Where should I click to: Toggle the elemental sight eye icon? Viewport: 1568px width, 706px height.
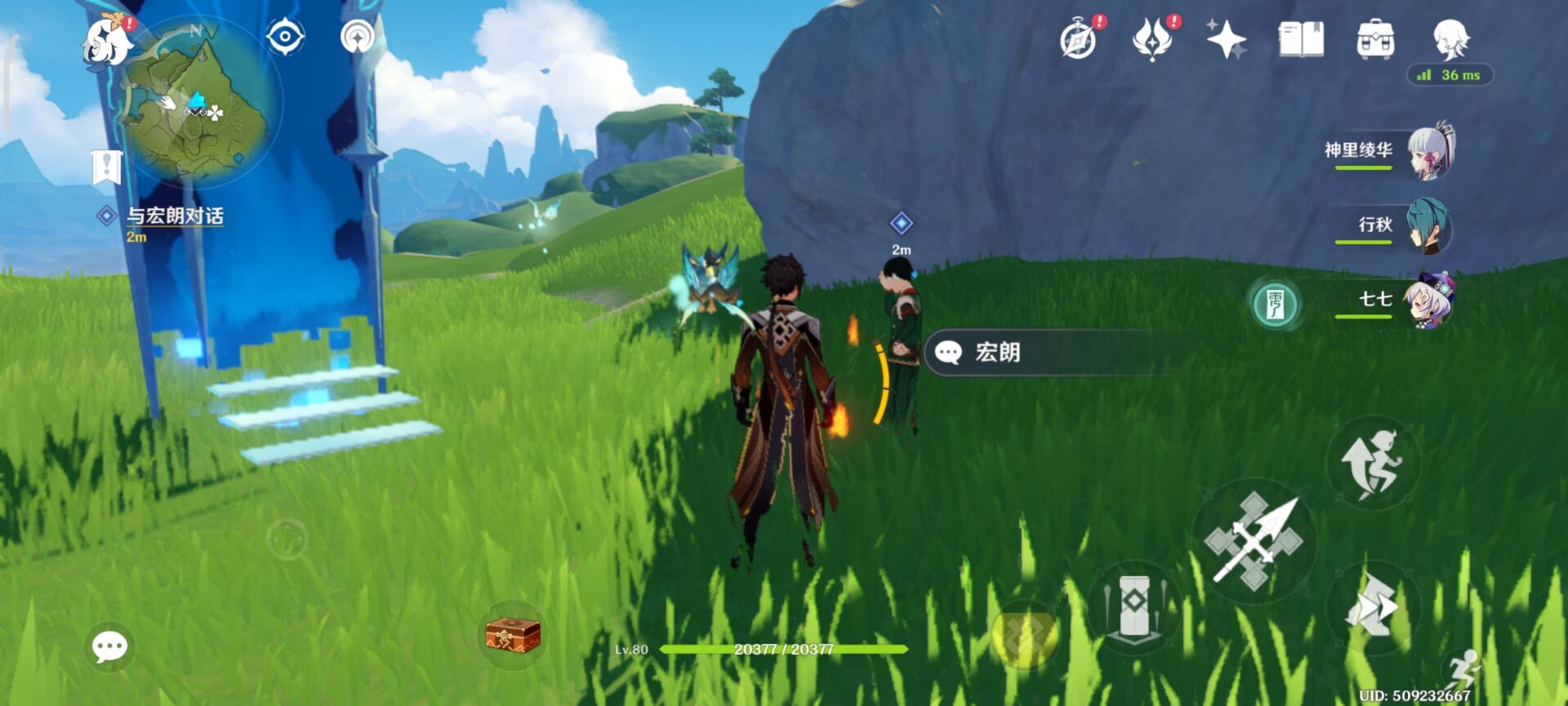pyautogui.click(x=285, y=38)
